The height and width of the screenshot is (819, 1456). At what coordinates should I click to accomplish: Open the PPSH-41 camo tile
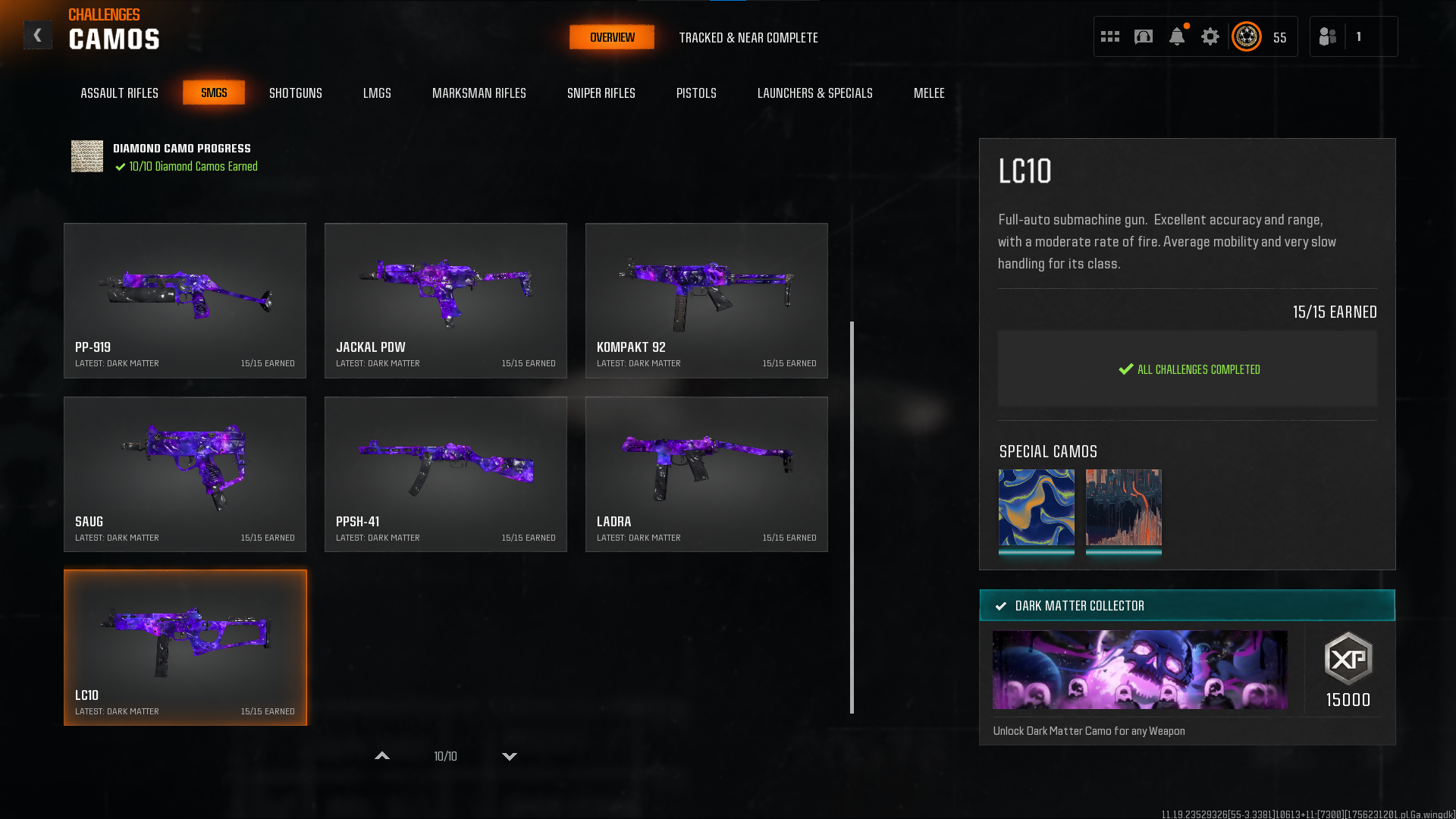(x=446, y=474)
